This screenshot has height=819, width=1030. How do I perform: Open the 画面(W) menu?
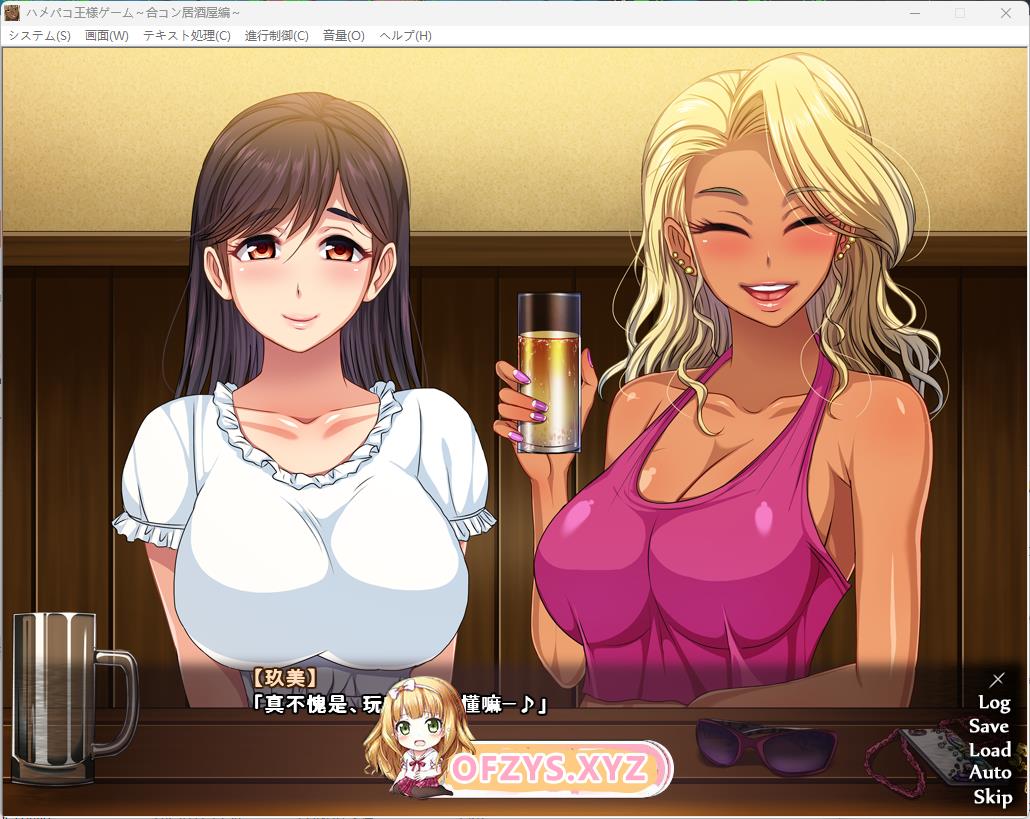tap(107, 36)
